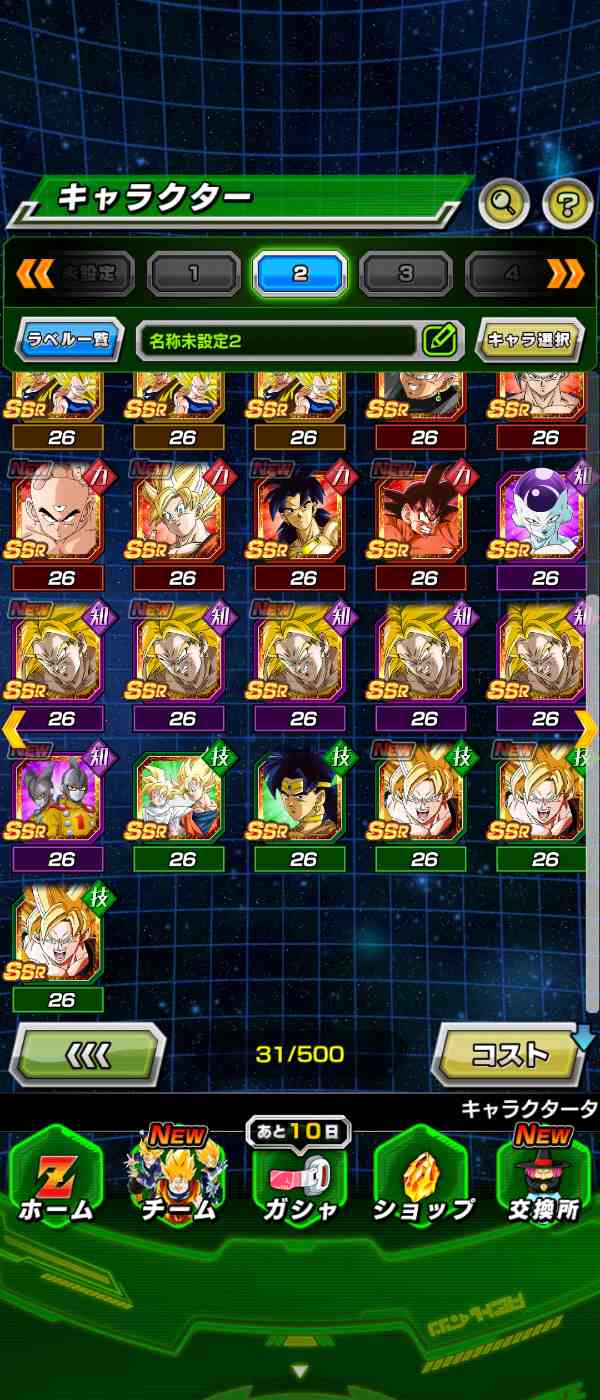The image size is (600, 1400).
Task: Show next label tabs with right arrows
Action: click(x=565, y=273)
